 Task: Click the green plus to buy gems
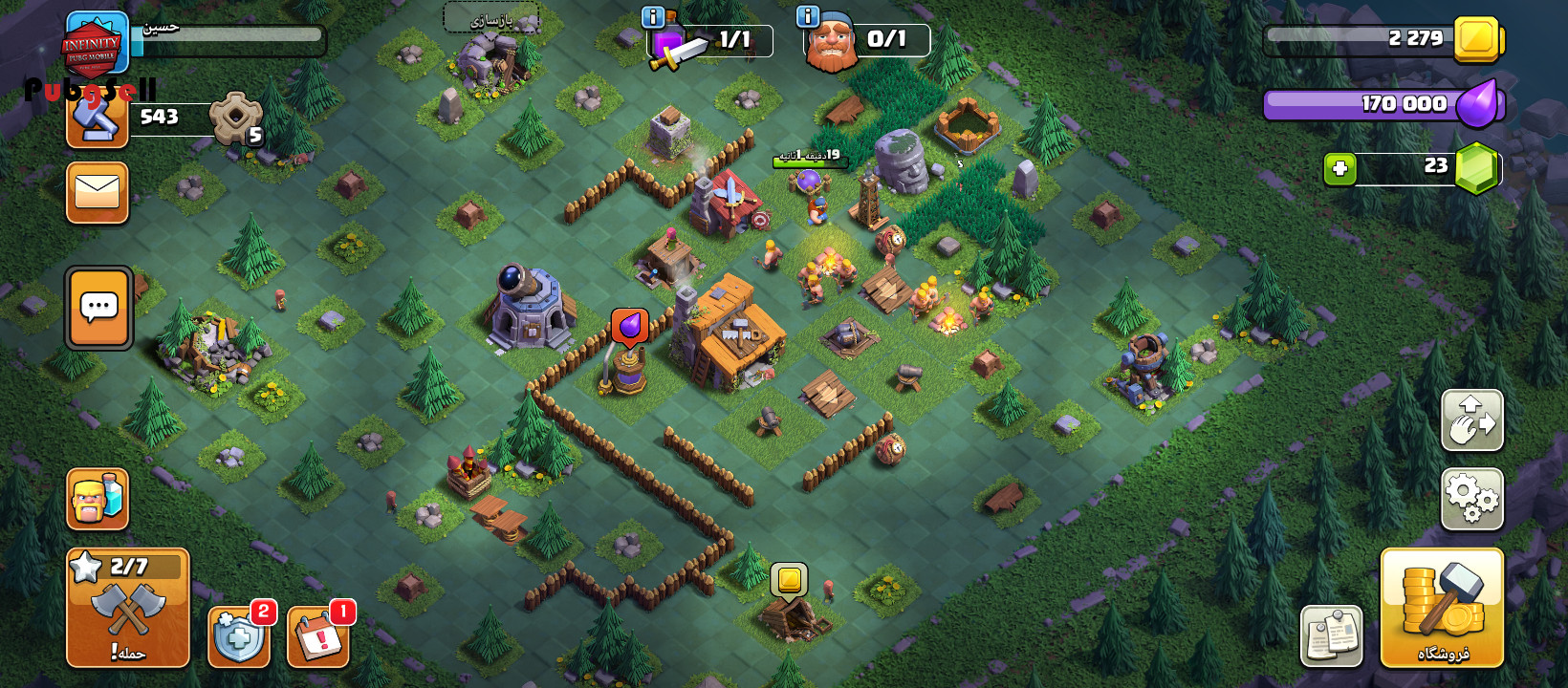pyautogui.click(x=1339, y=169)
